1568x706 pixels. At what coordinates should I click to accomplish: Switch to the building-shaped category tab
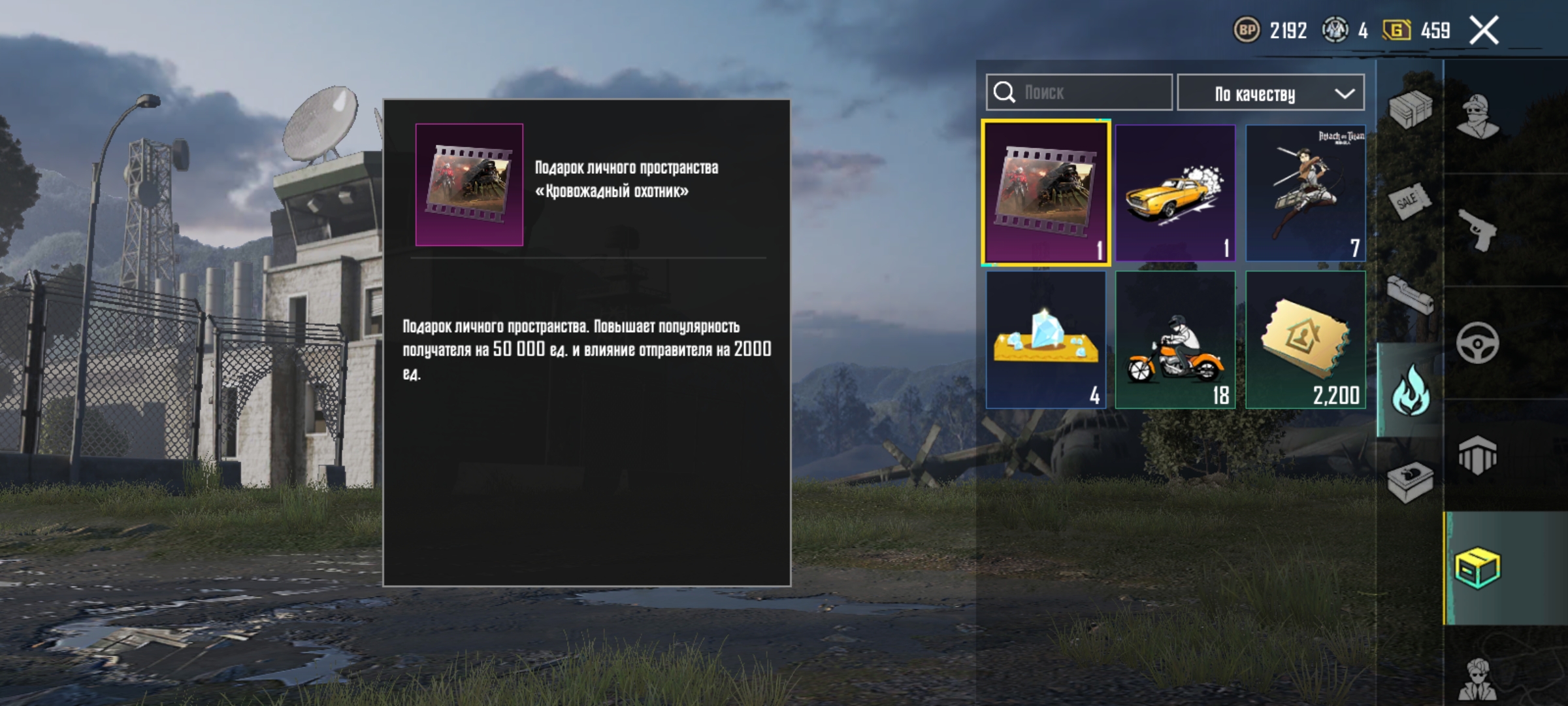click(x=1477, y=454)
